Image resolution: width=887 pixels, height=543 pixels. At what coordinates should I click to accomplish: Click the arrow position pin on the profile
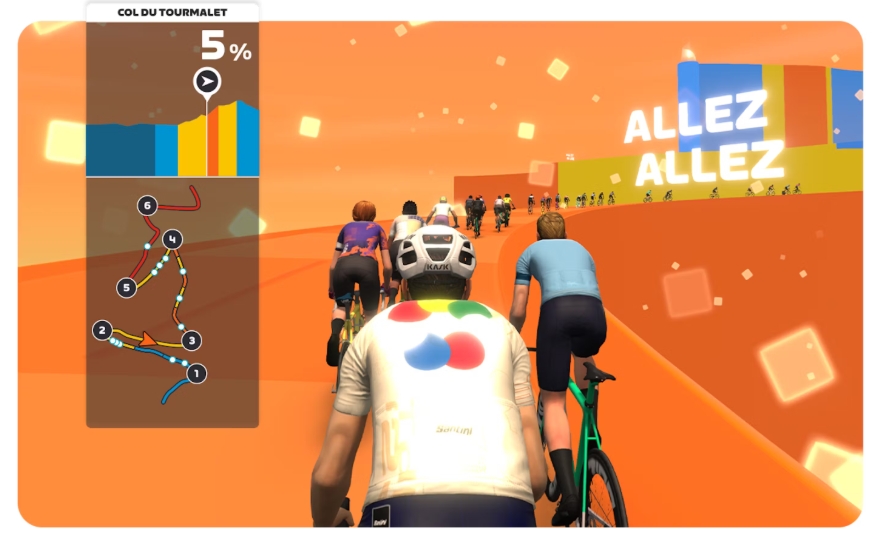[207, 81]
